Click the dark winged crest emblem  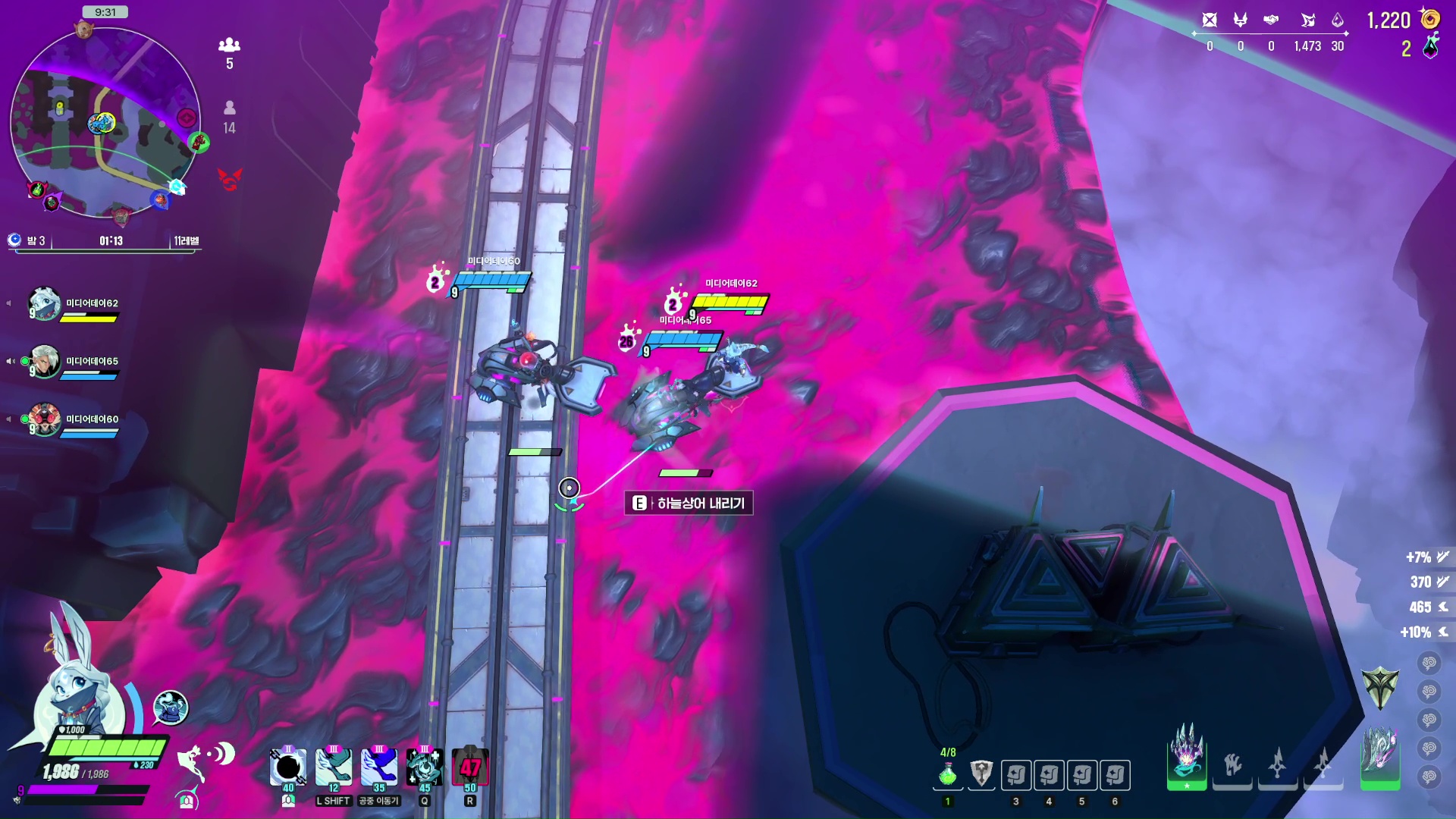[1379, 687]
